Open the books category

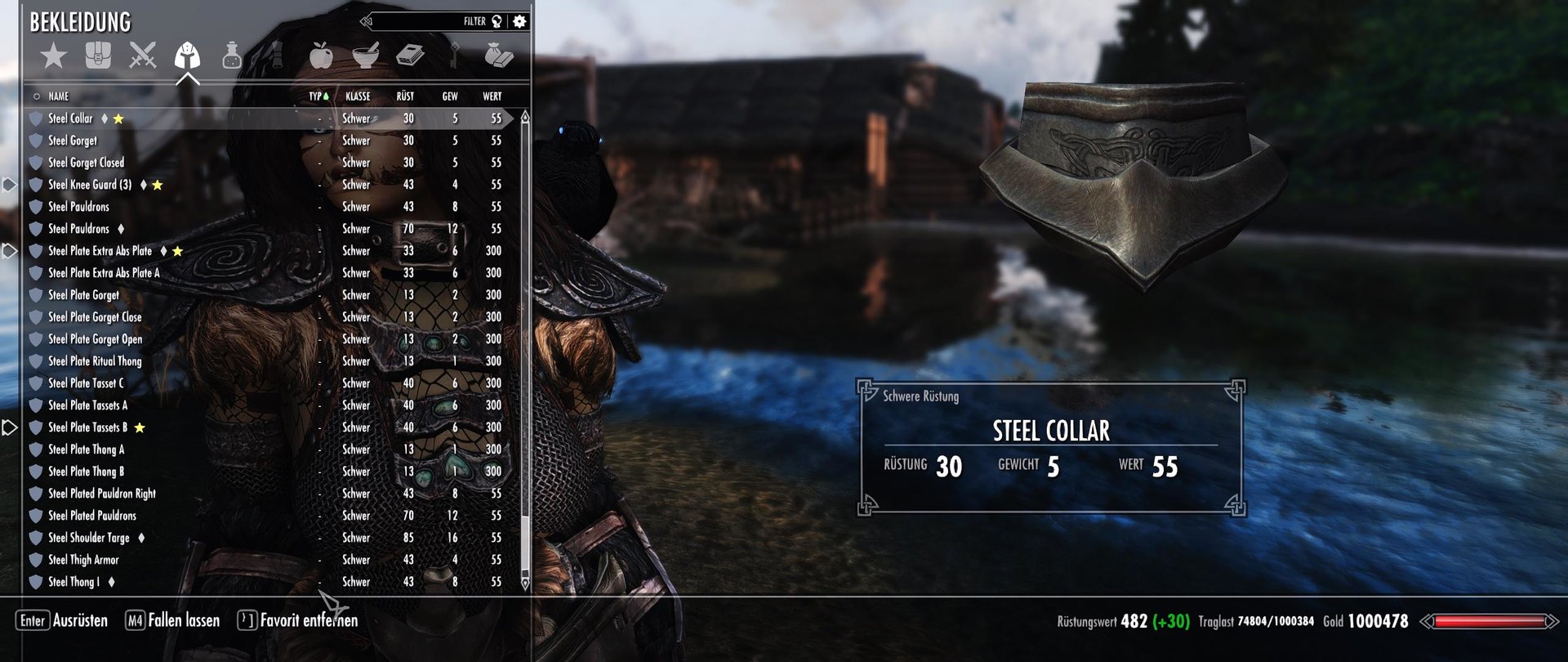point(410,56)
